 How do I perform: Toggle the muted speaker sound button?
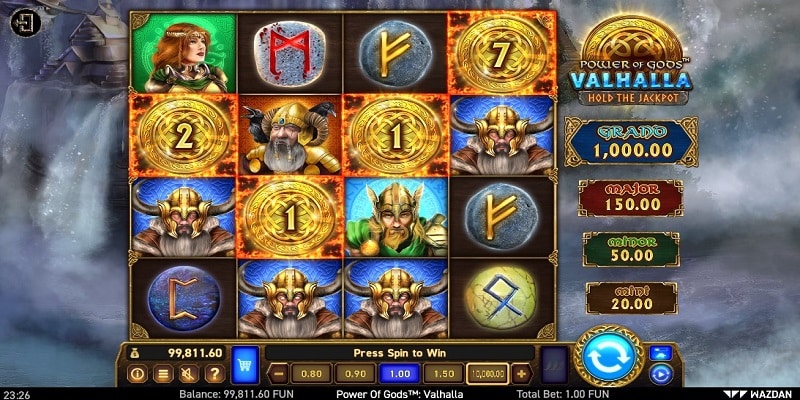(188, 374)
